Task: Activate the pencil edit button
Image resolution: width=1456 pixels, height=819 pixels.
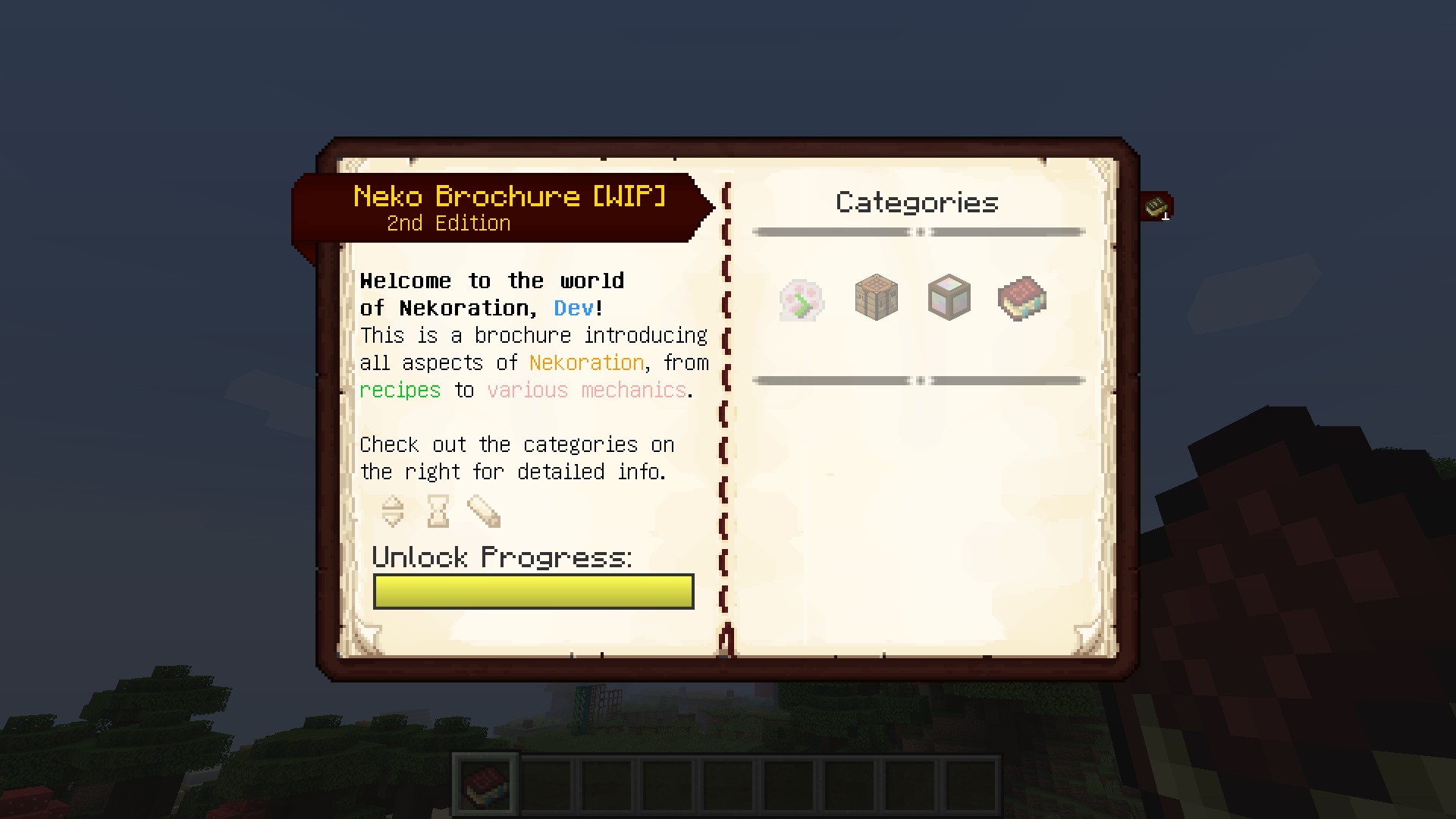Action: pos(484,511)
